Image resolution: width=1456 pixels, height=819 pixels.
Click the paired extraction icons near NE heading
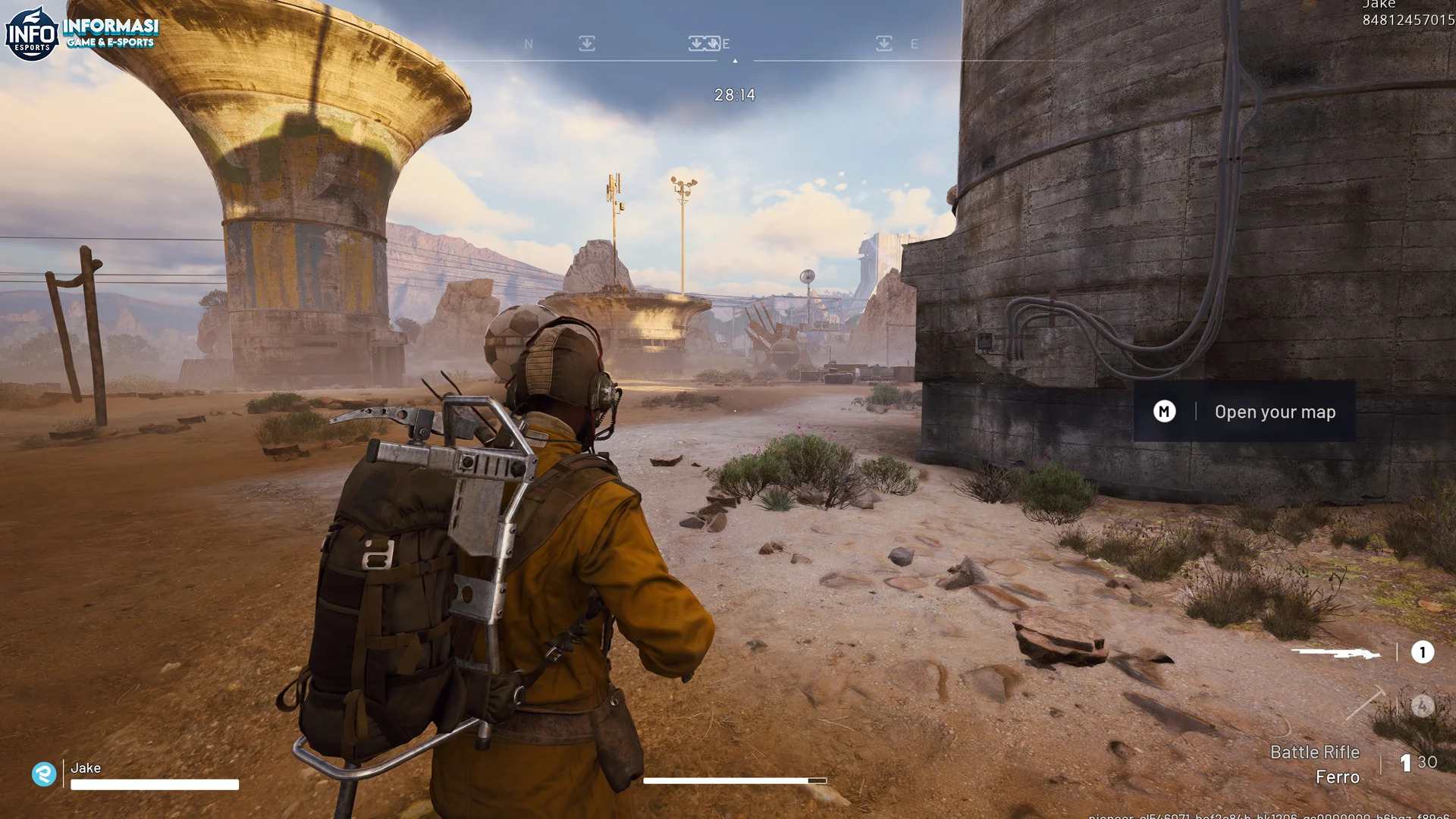coord(704,43)
